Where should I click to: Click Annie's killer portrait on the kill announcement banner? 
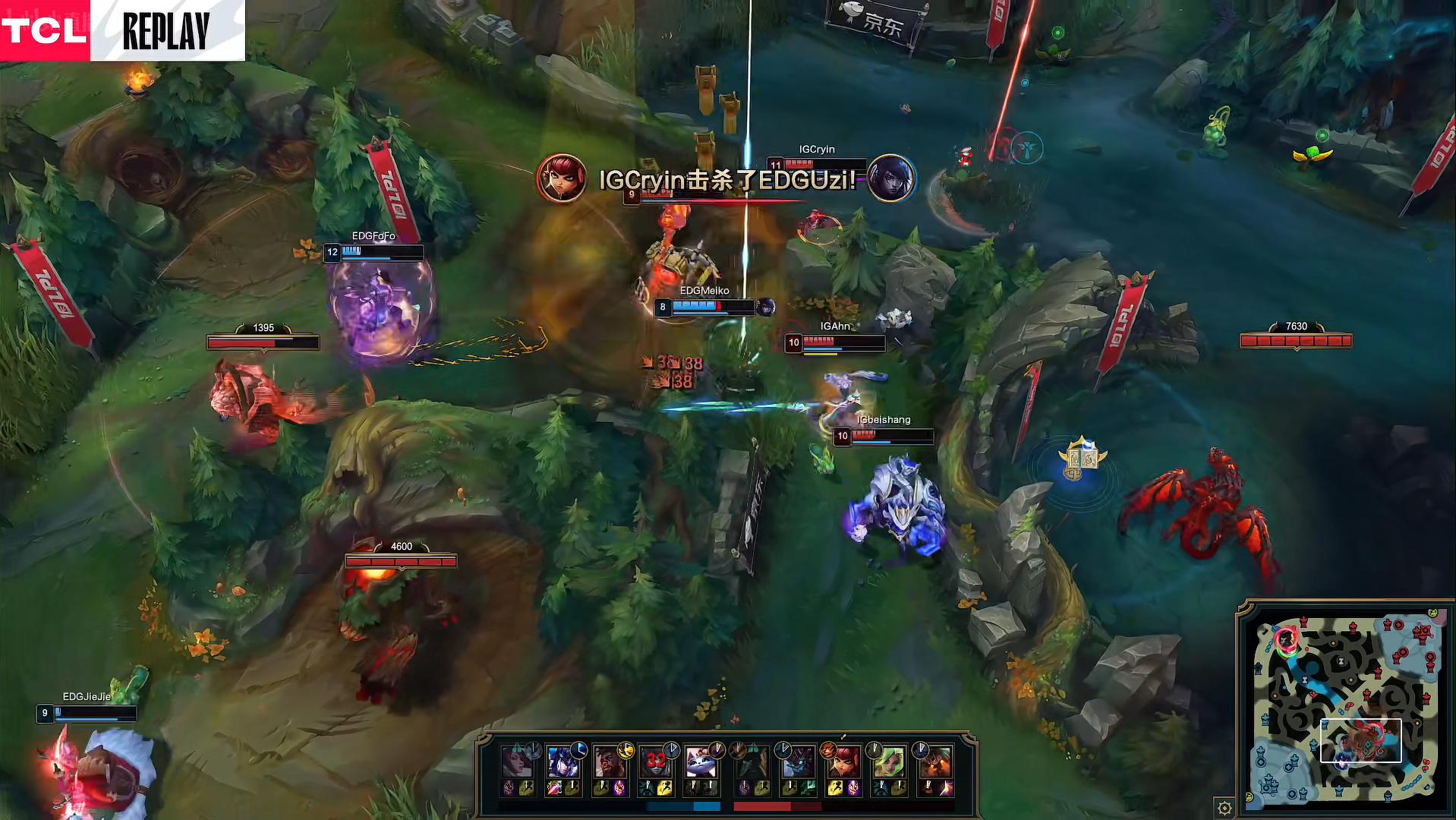point(562,177)
